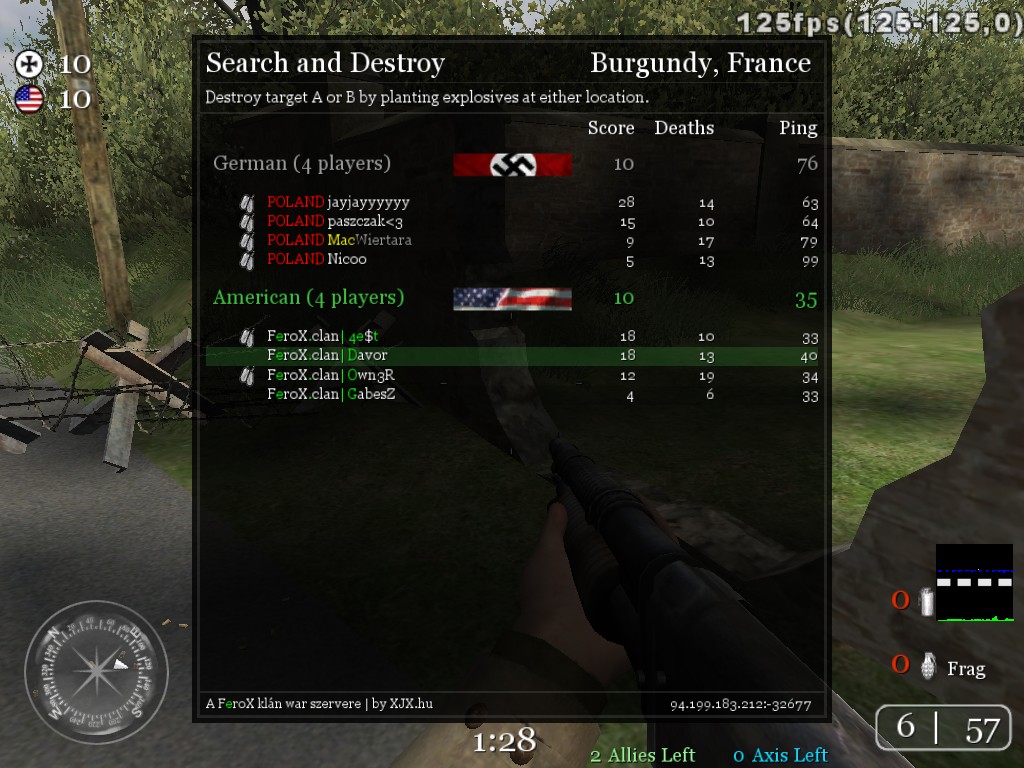Viewport: 1024px width, 768px height.
Task: Click the German iron cross score icon
Action: [x=29, y=64]
